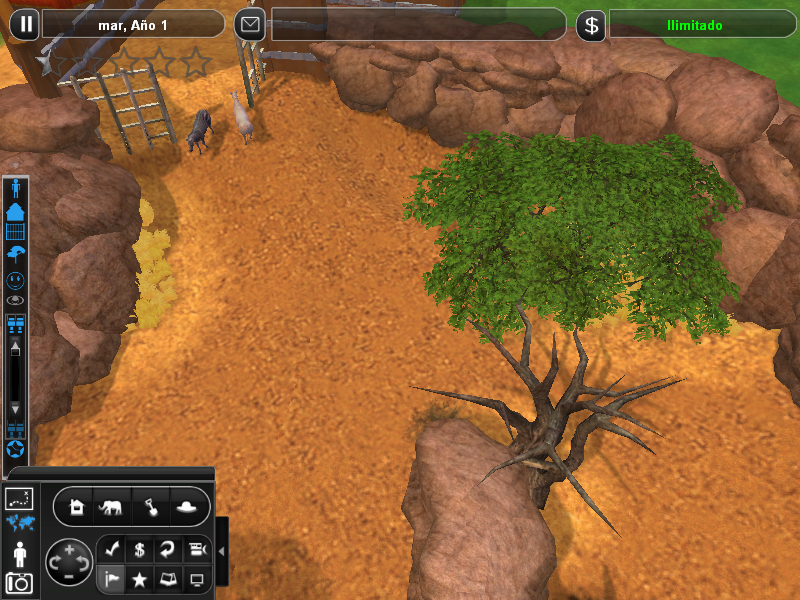Click the bulldozer demolish tool icon
800x600 pixels.
197,550
